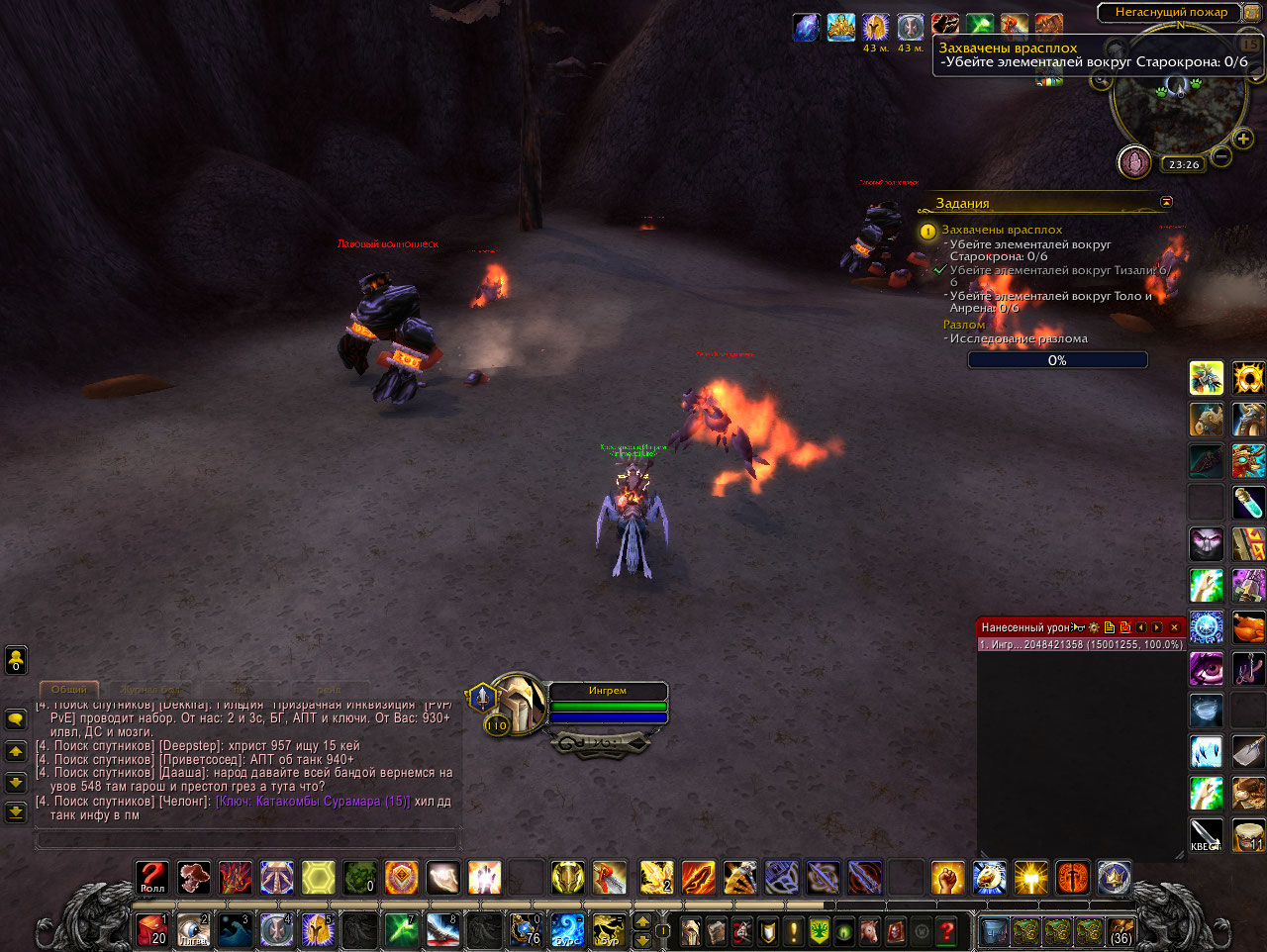Click the golden crown buff icon
1267x952 pixels.
[x=840, y=28]
